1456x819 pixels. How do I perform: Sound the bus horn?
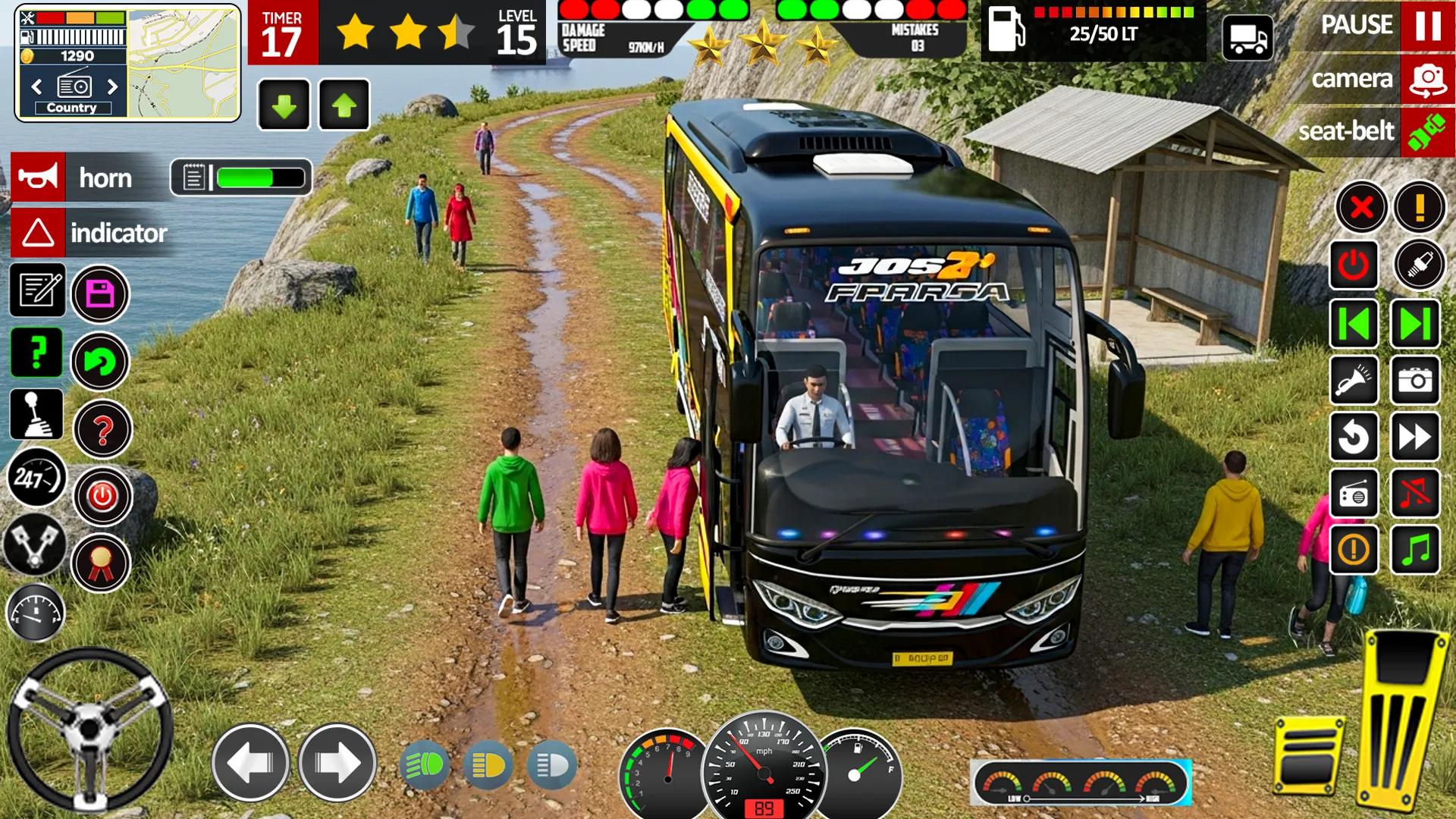(x=38, y=178)
